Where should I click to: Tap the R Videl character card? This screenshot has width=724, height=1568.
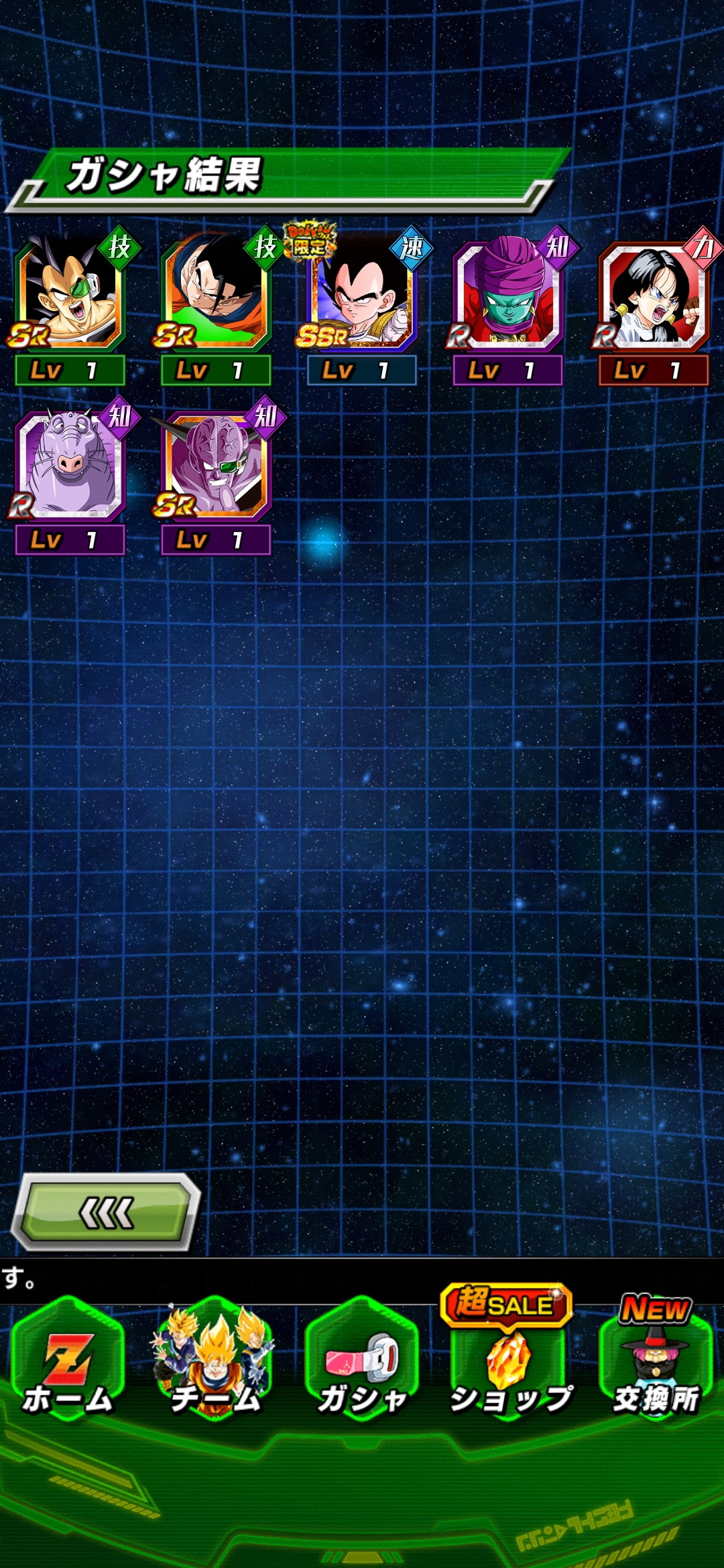point(654,295)
